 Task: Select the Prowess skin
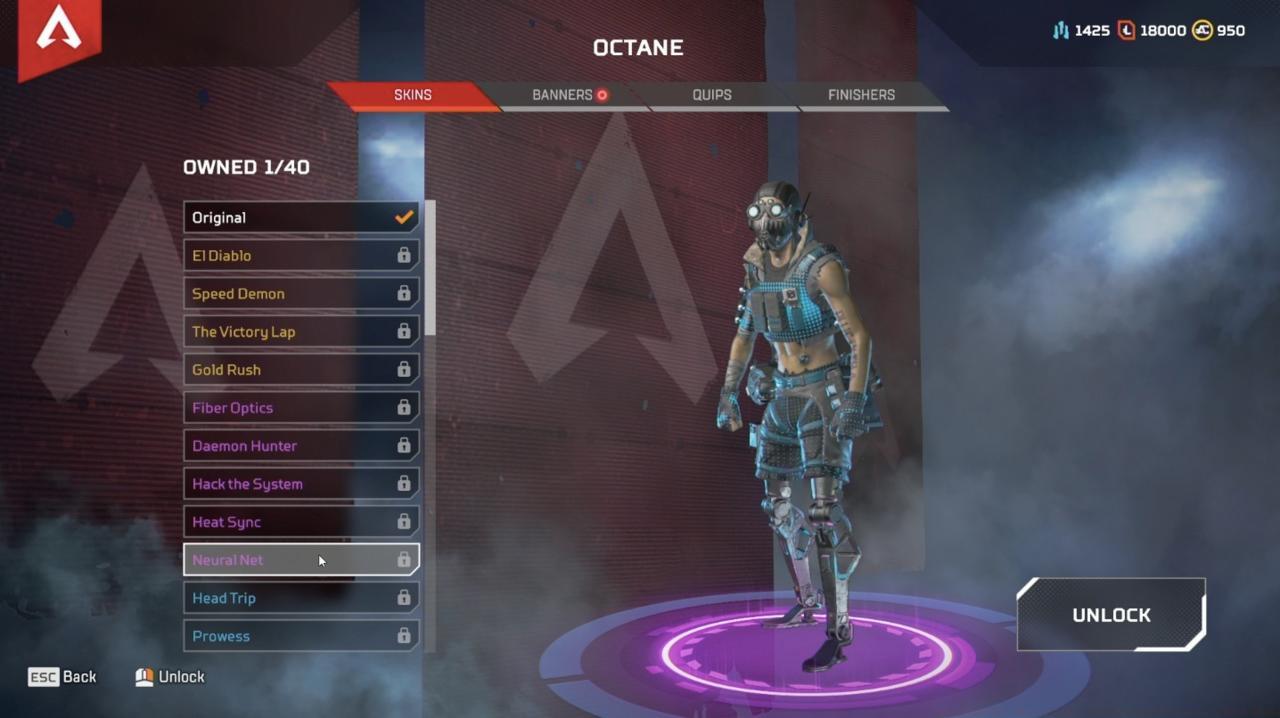300,636
